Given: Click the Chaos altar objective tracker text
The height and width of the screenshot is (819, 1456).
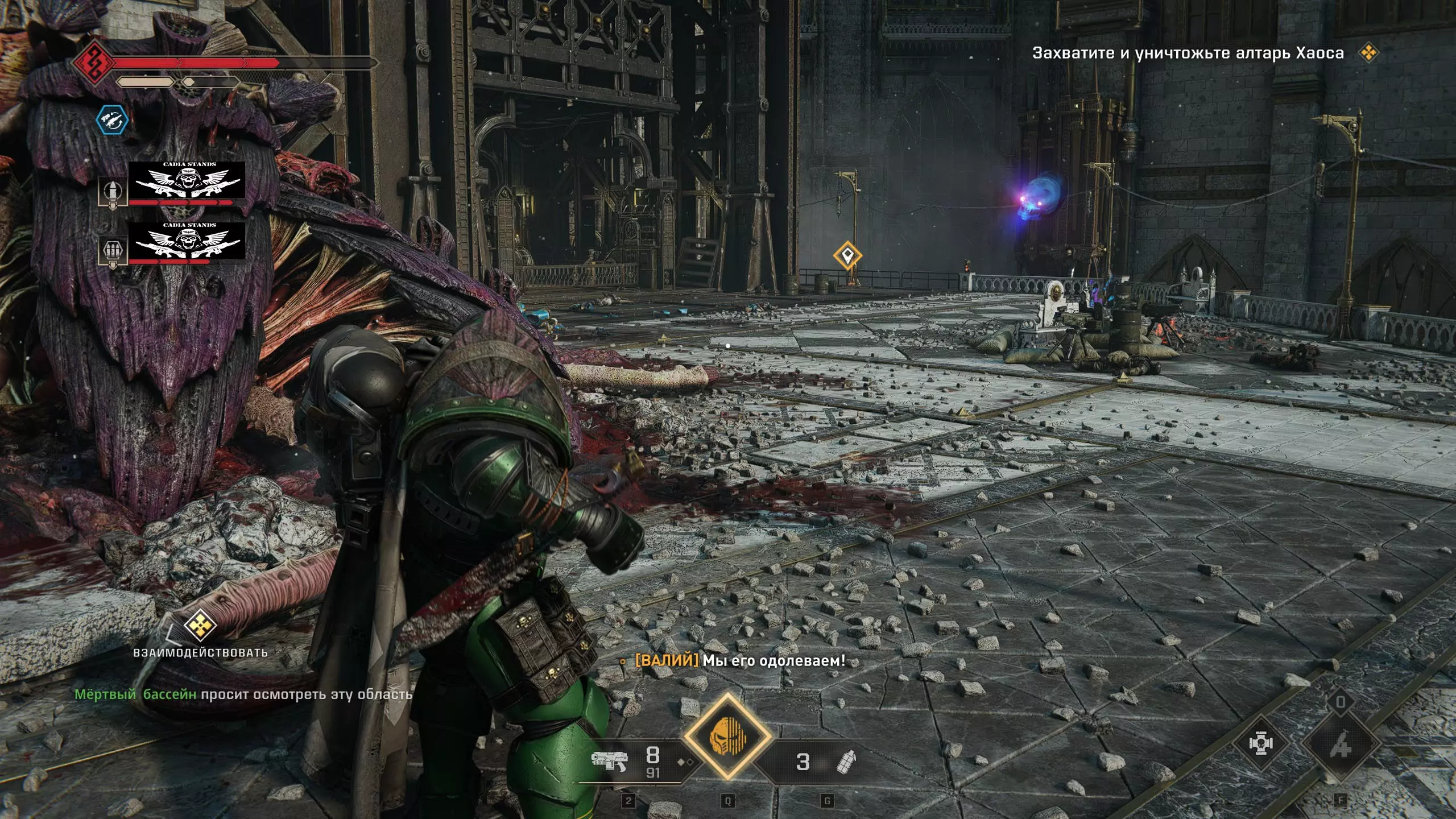Looking at the screenshot, I should [1188, 53].
